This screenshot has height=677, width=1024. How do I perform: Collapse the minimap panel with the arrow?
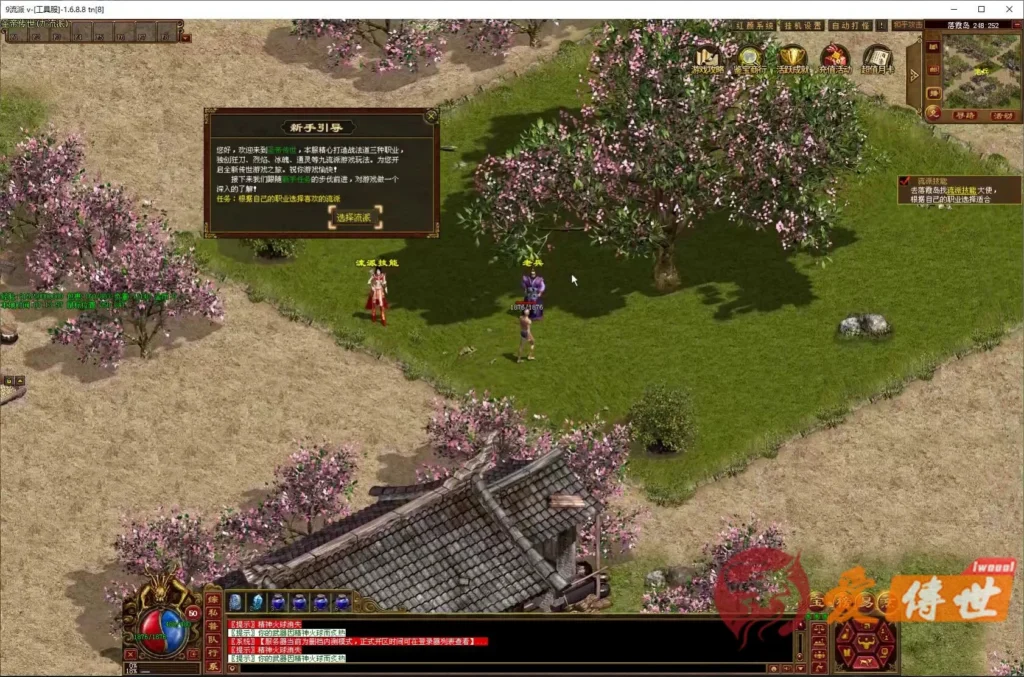(913, 75)
